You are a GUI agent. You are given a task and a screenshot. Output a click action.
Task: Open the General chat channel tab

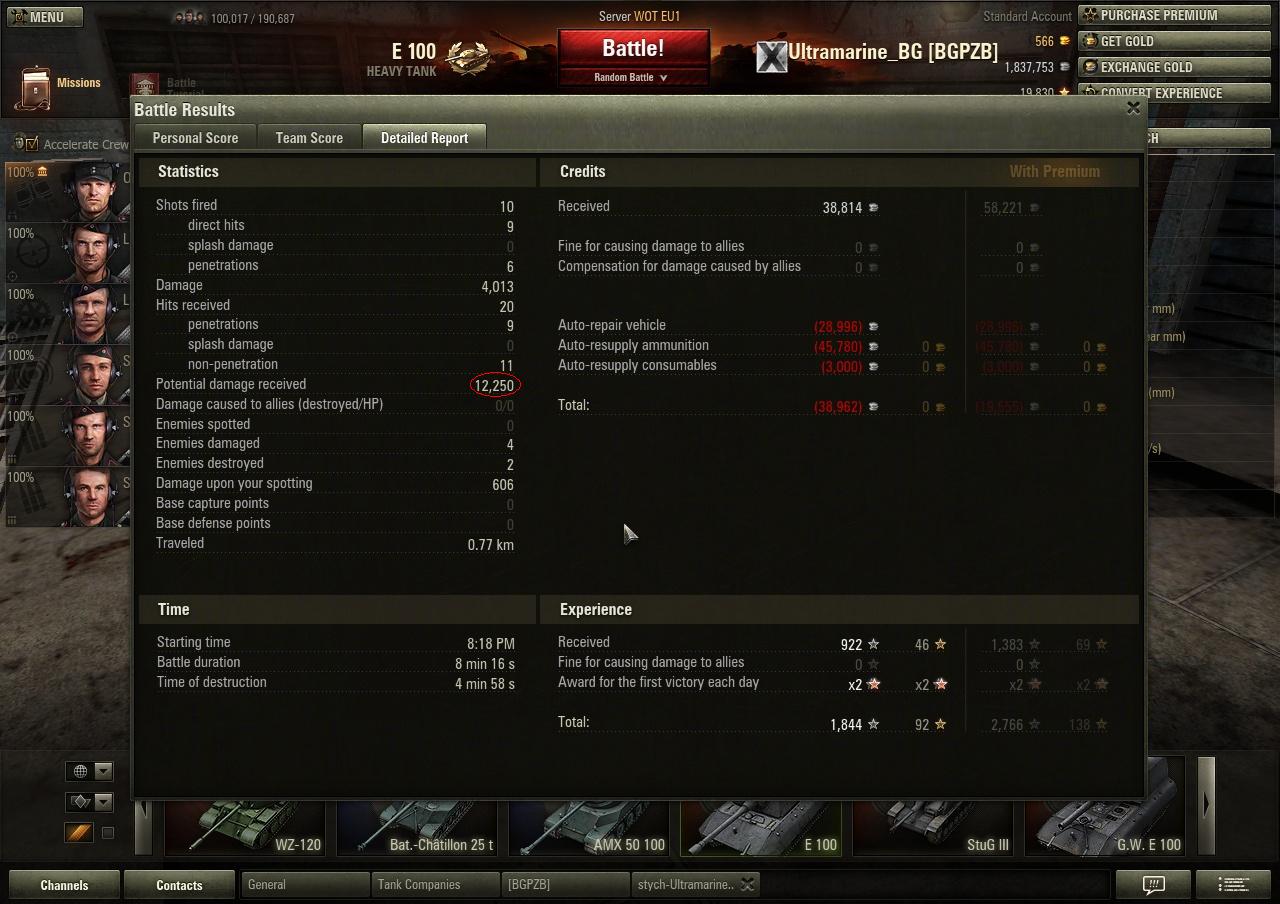point(304,885)
